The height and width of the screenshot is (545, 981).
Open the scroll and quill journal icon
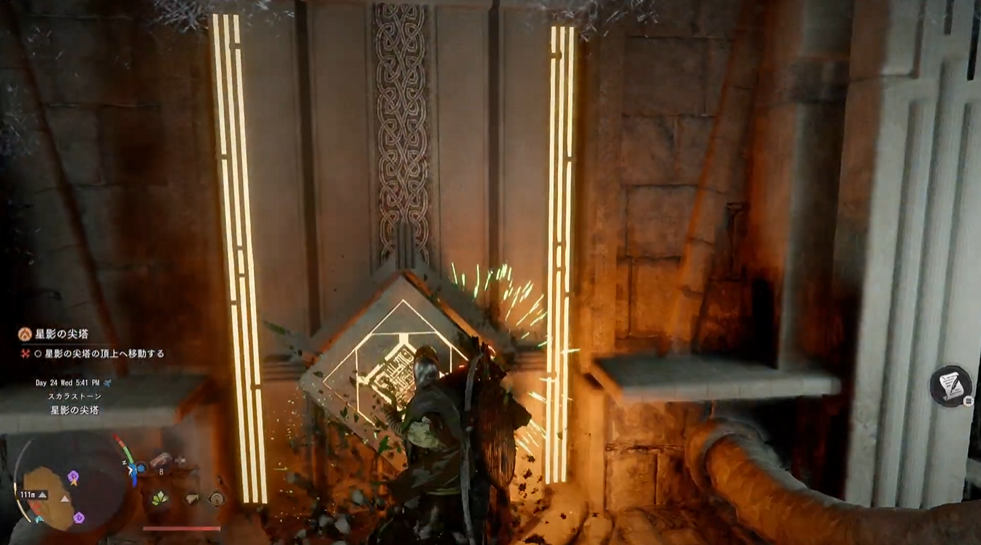click(949, 386)
